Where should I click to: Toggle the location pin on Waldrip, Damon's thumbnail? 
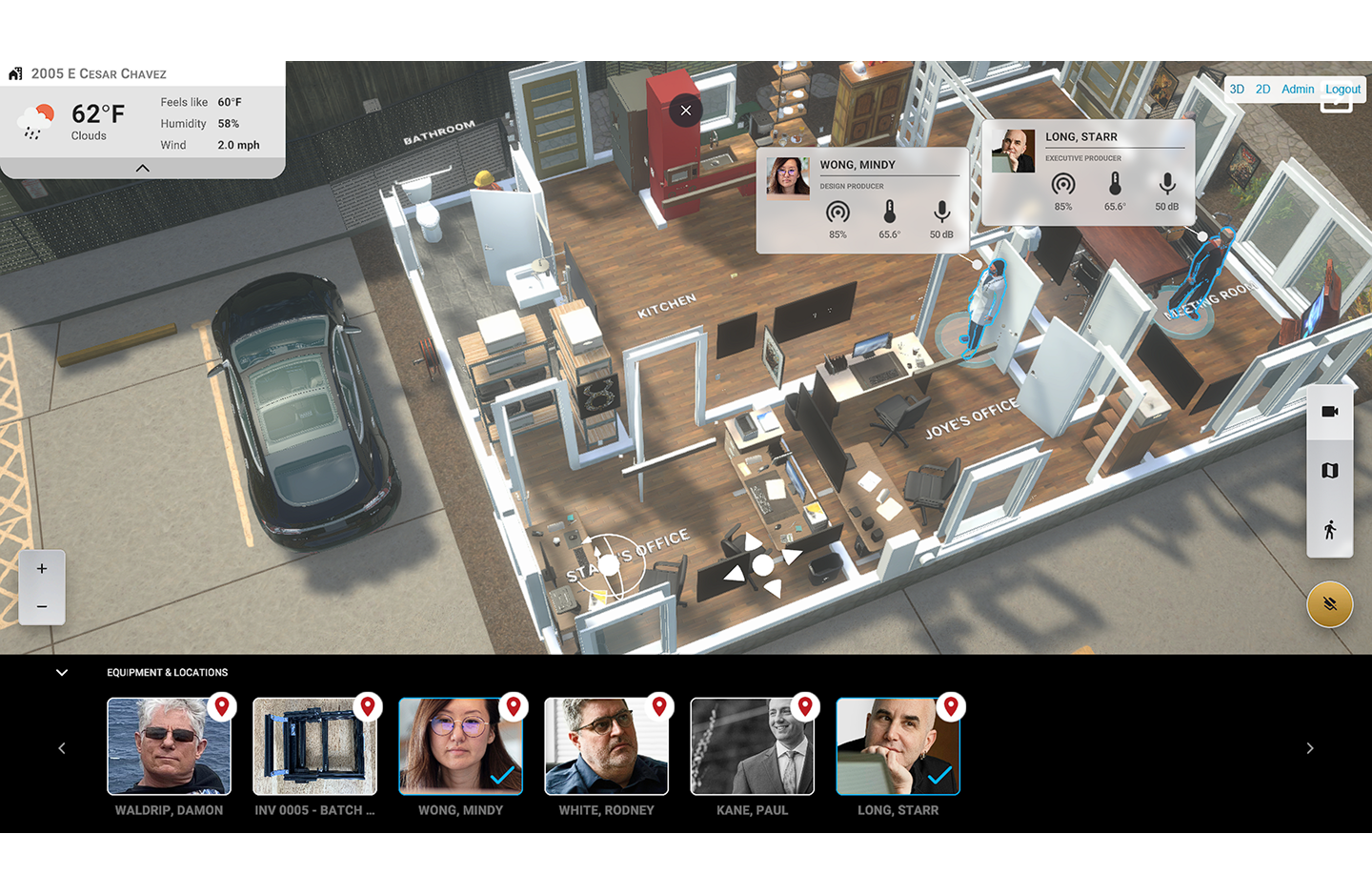tap(223, 706)
